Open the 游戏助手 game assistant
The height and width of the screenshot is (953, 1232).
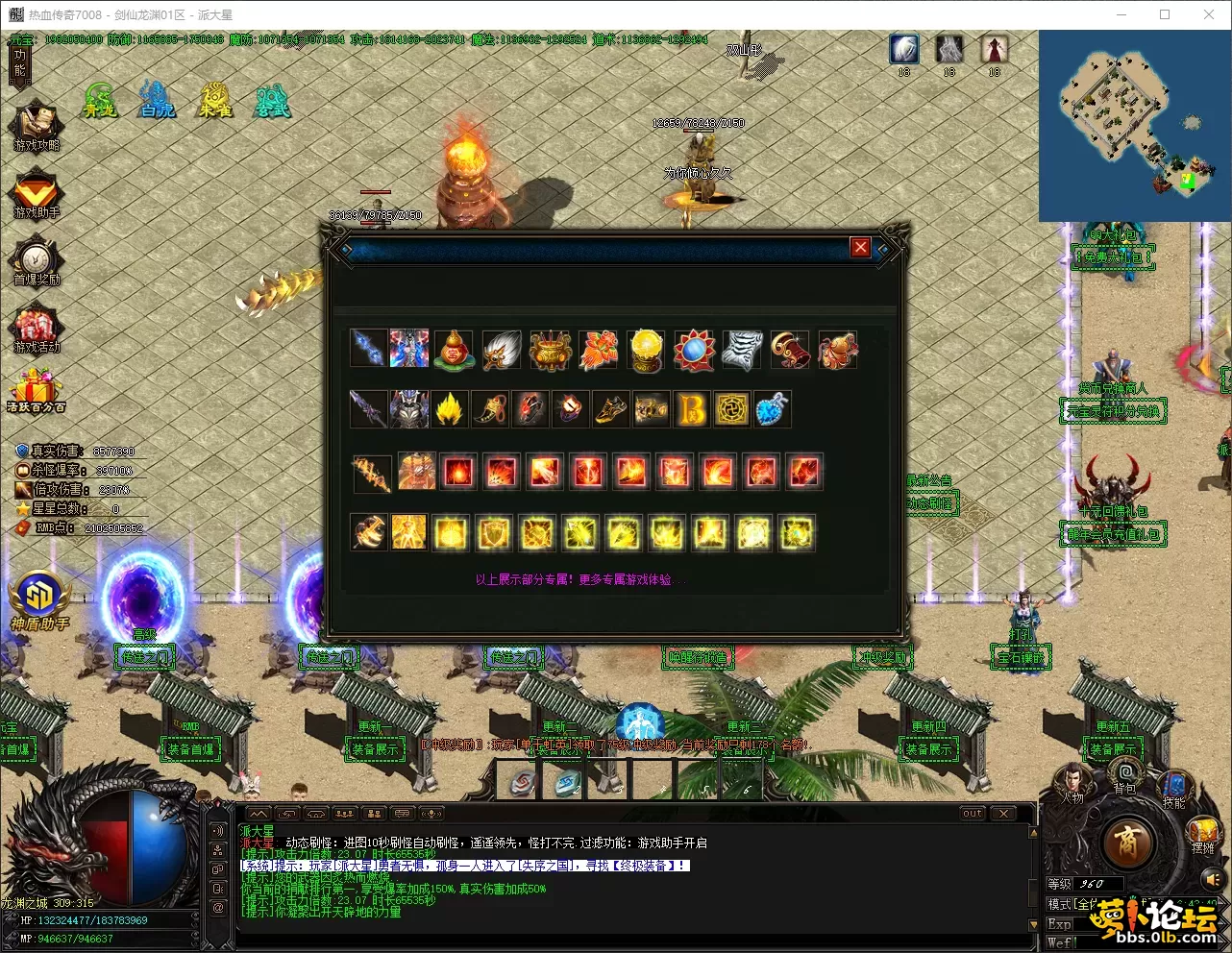click(x=37, y=193)
